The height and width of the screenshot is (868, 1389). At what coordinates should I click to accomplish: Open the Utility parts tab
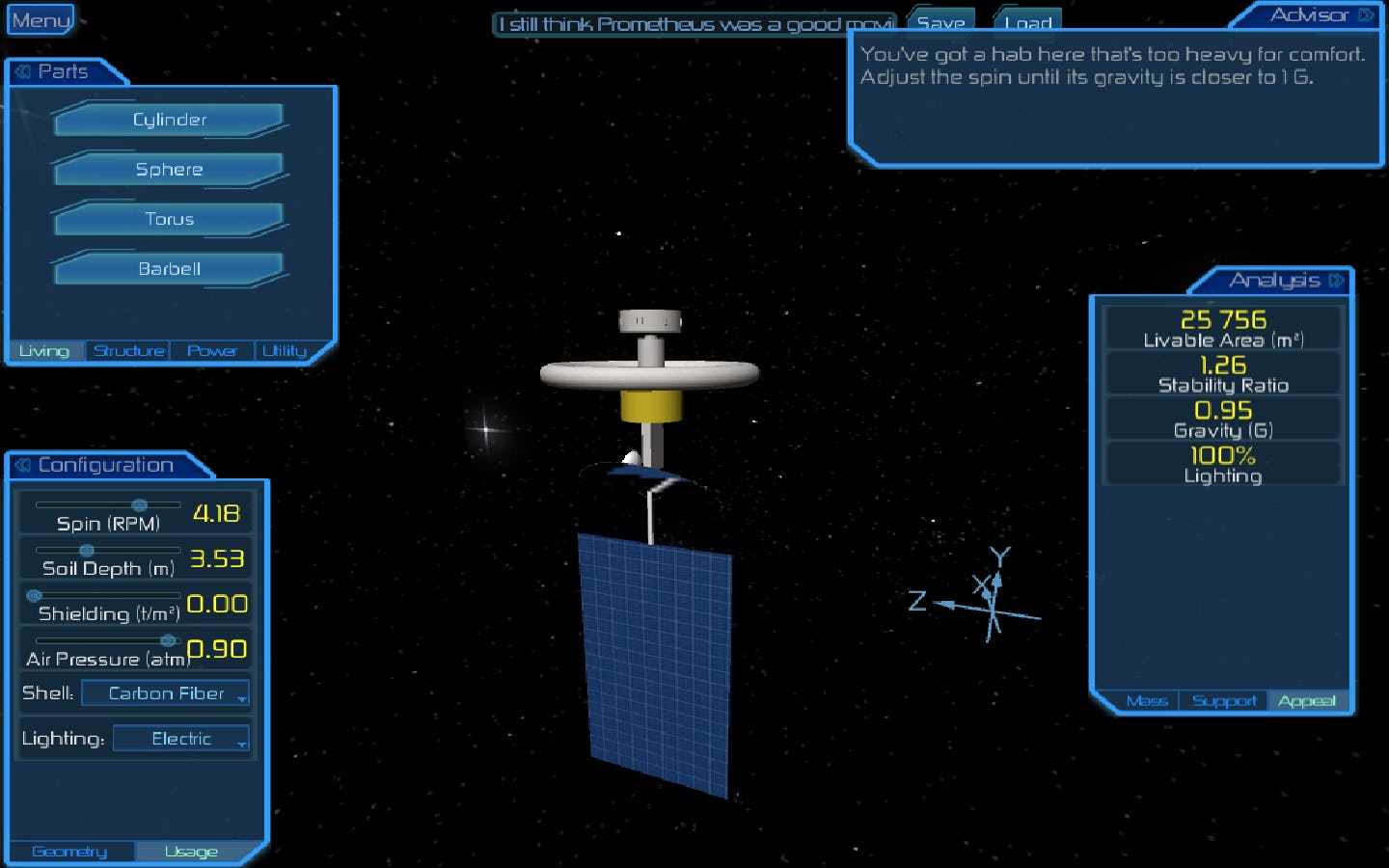285,350
